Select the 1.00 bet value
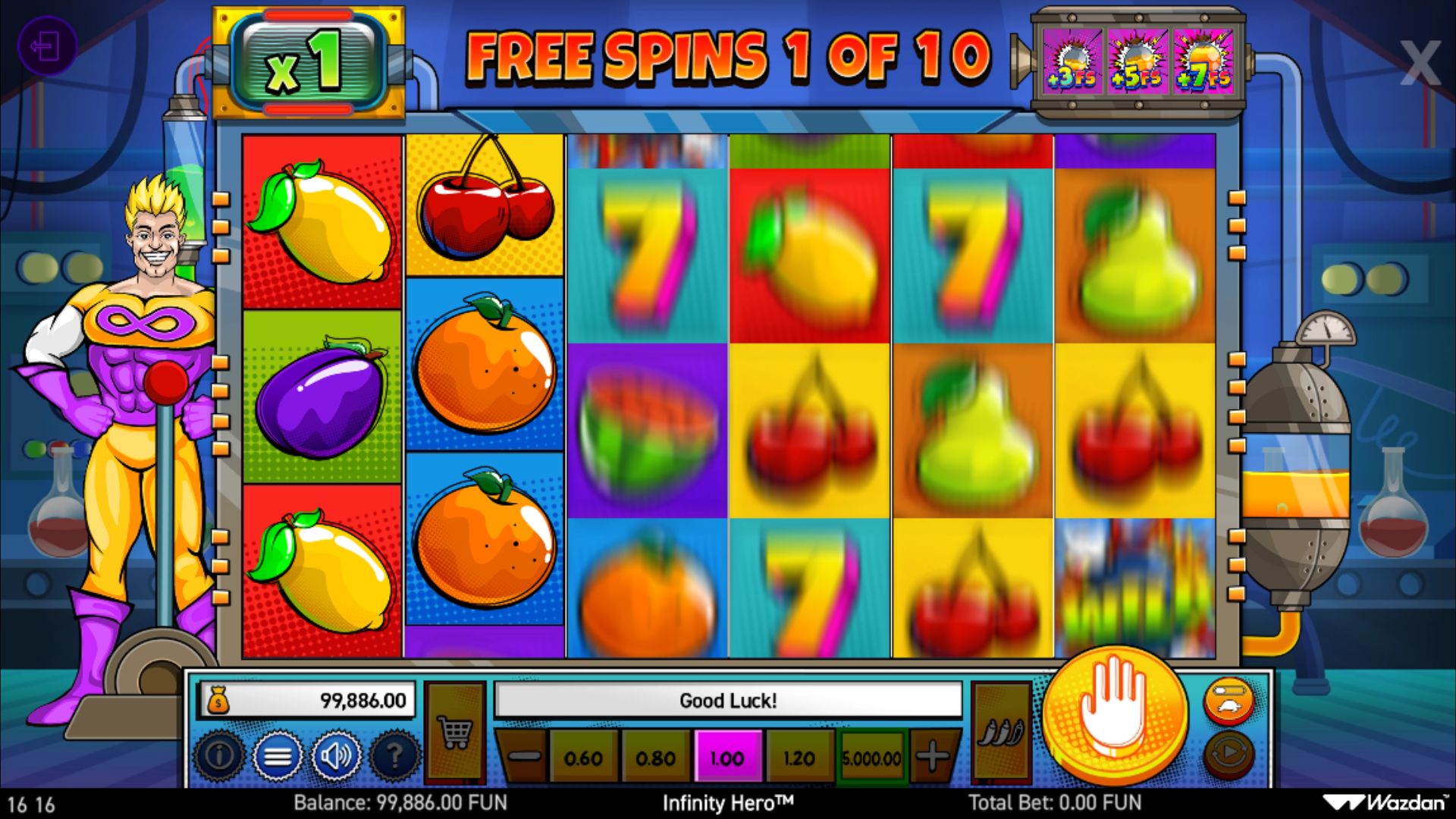The image size is (1456, 819). 727,757
